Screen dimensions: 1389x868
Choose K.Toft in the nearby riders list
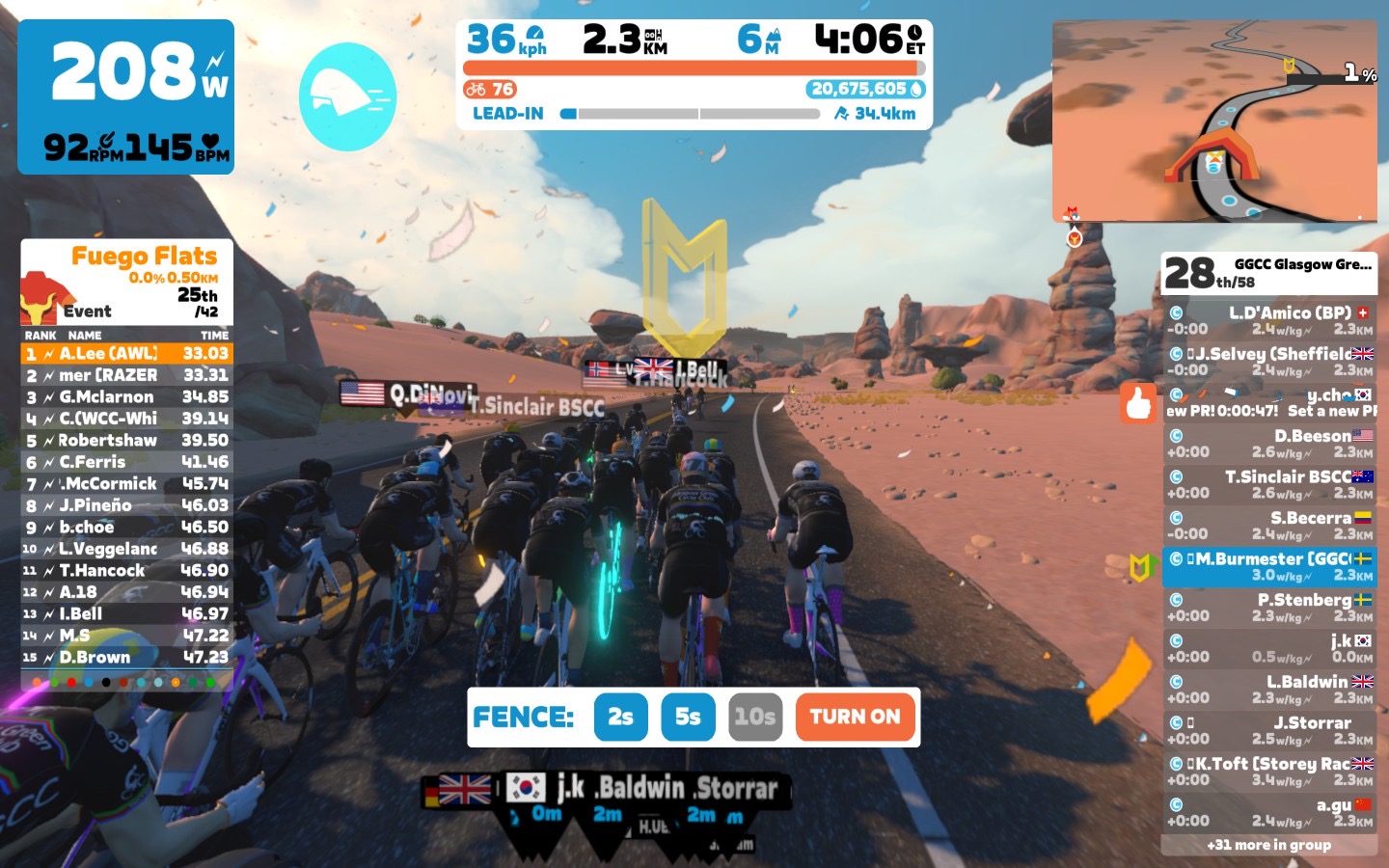1268,771
